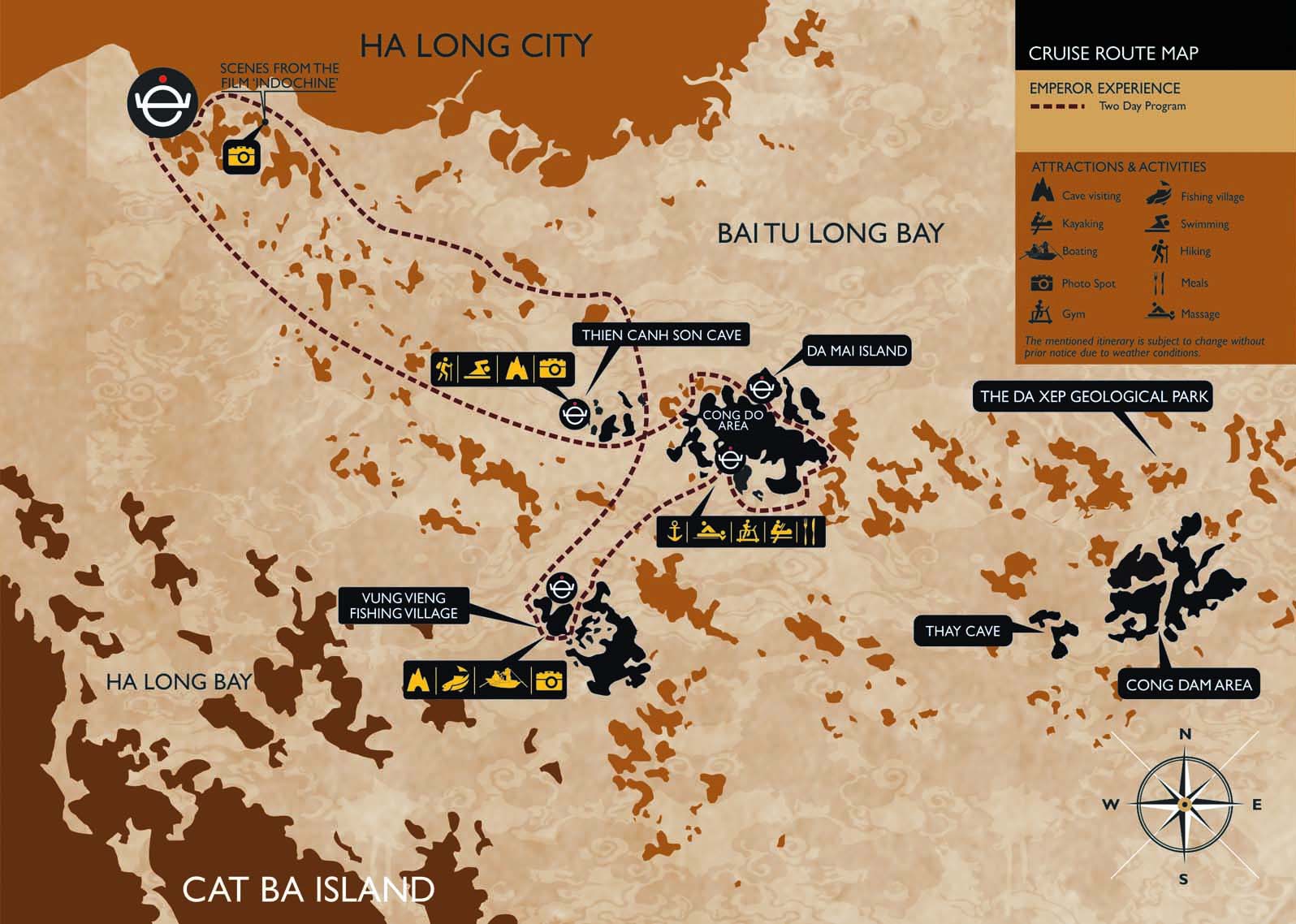
Task: Select the Meals legend entry
Action: [1178, 283]
